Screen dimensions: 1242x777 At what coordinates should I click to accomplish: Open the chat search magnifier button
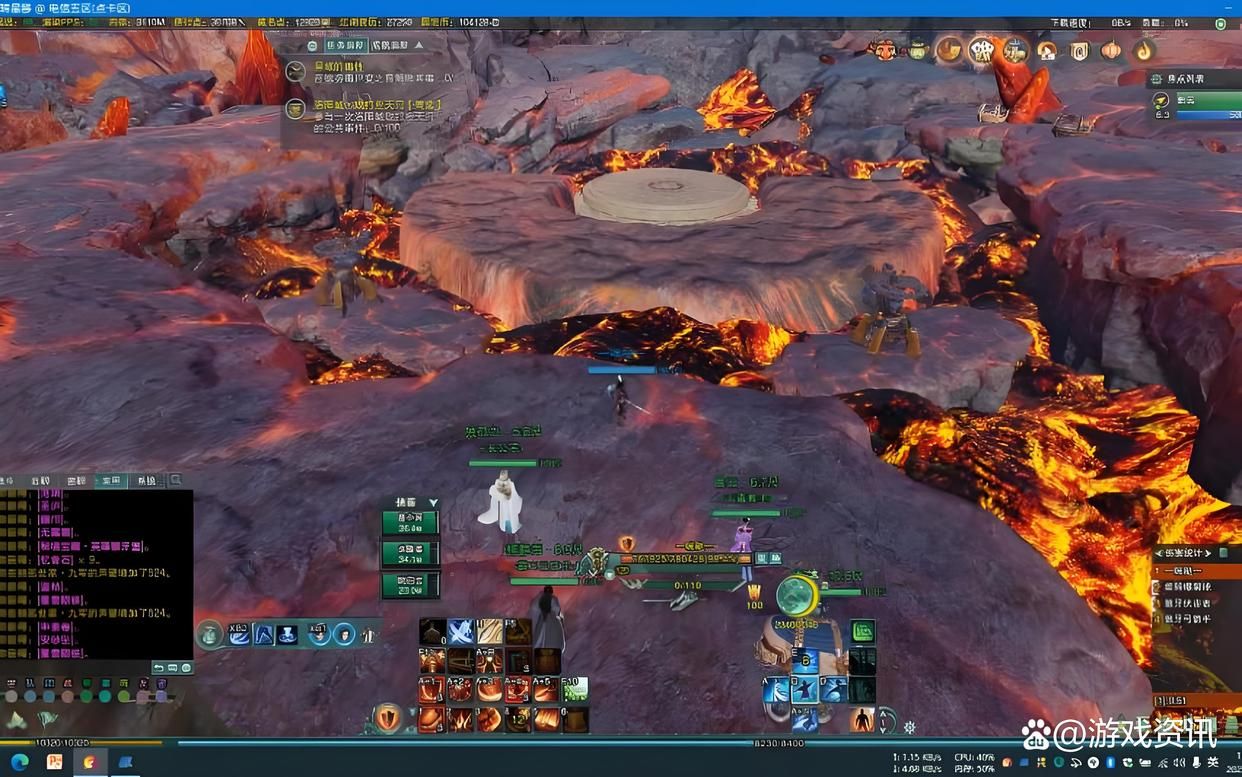(176, 481)
